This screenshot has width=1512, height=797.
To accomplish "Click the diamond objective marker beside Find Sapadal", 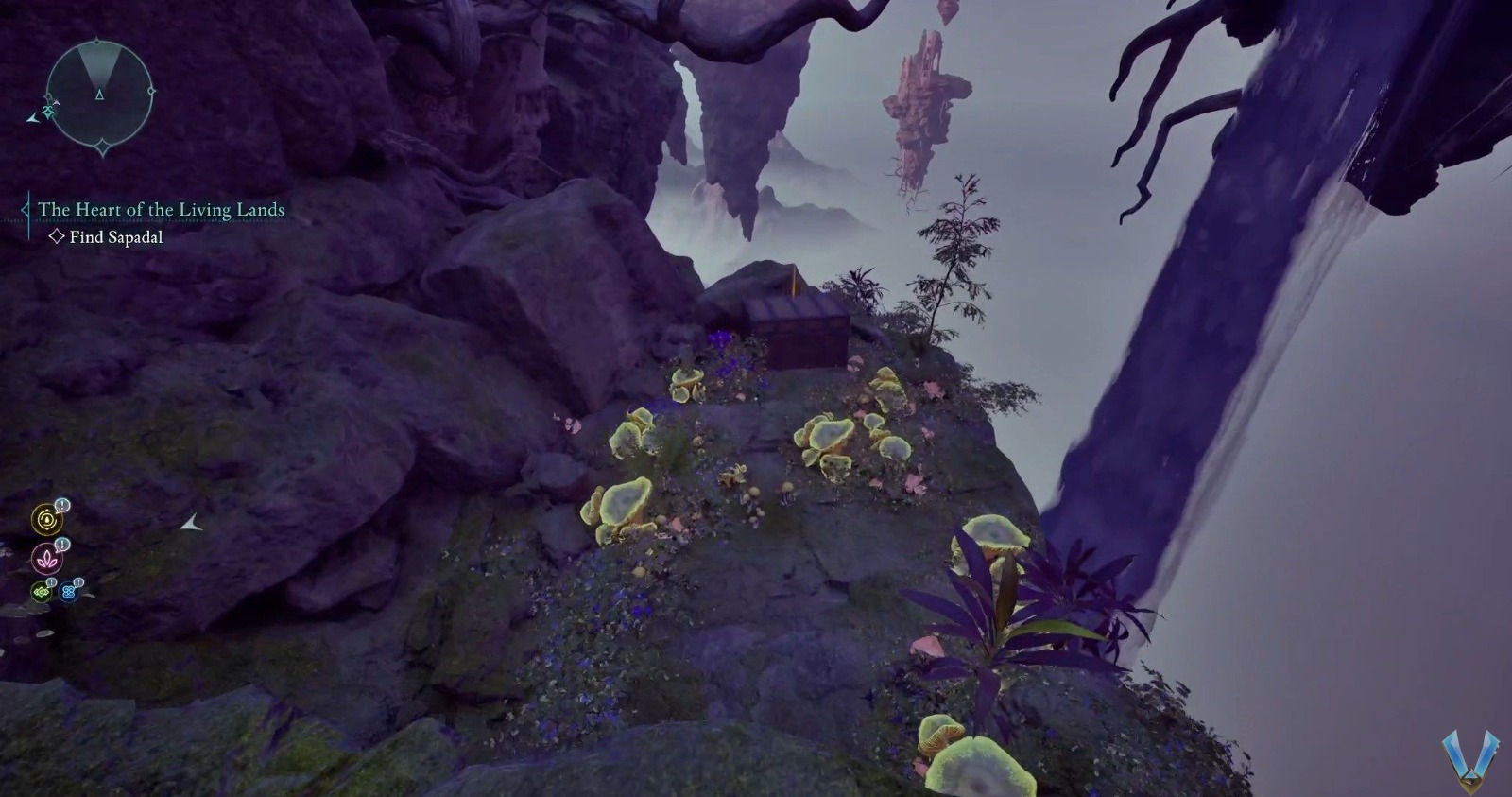I will click(58, 234).
